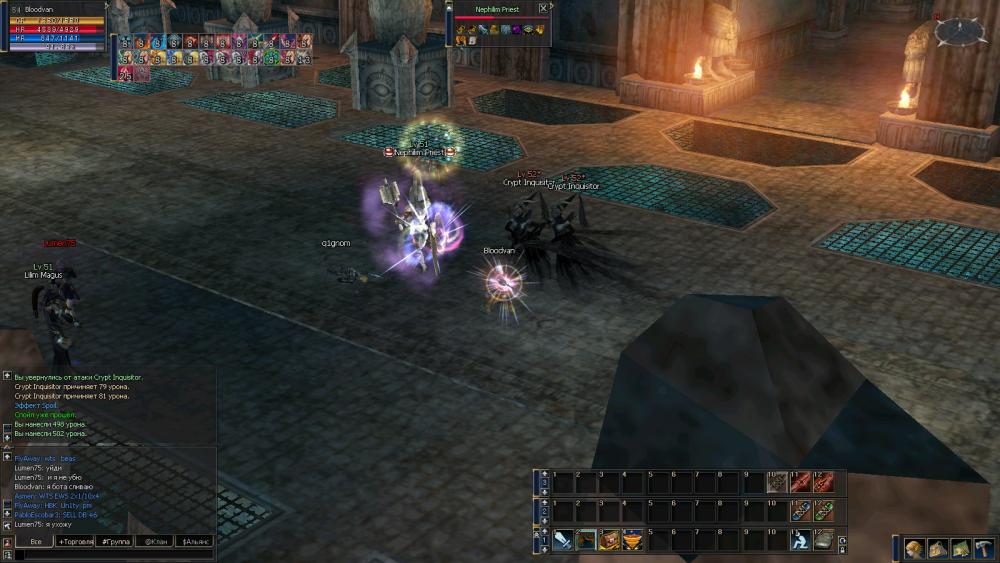Screen dimensions: 1000x563
Task: Open the hammer system menu icon
Action: [983, 548]
